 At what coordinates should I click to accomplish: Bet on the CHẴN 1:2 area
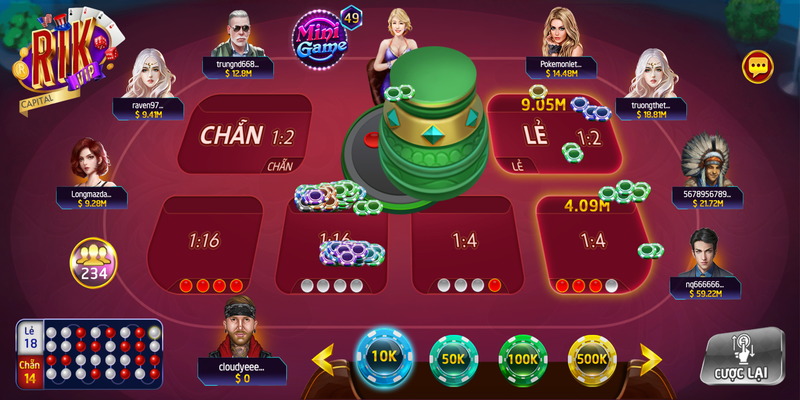[240, 135]
